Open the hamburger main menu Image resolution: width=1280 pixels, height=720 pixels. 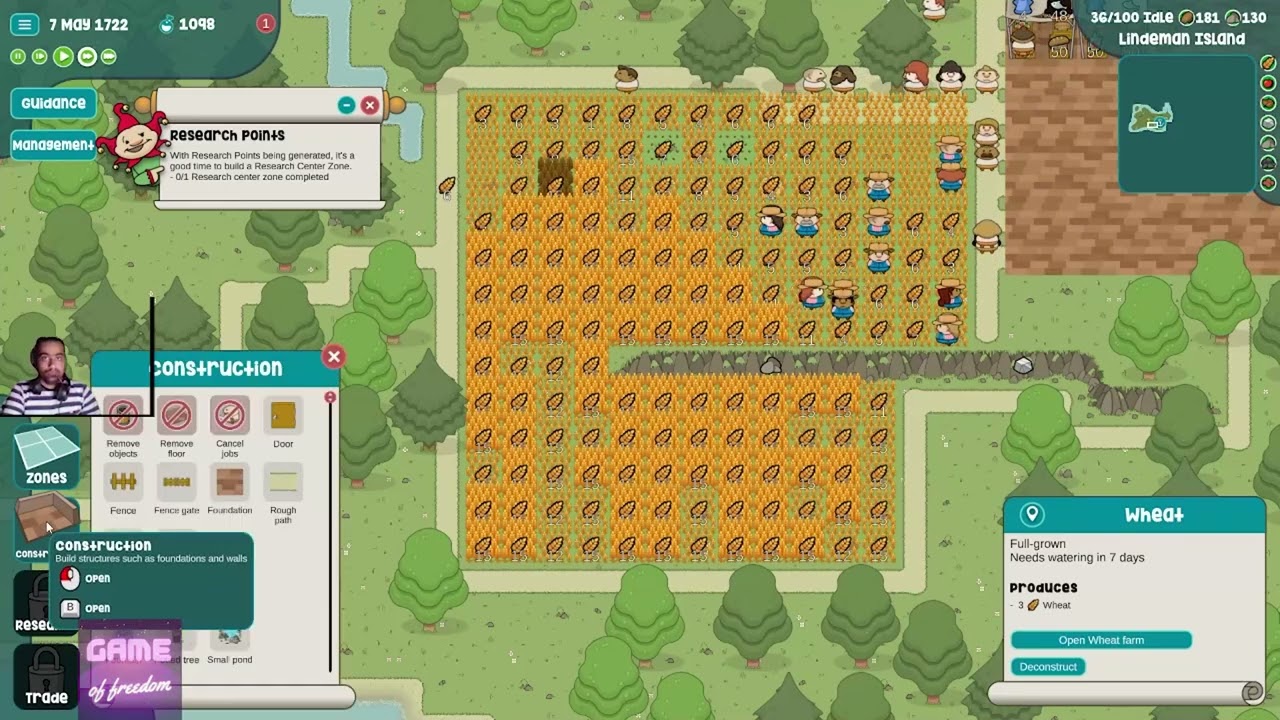[x=25, y=25]
